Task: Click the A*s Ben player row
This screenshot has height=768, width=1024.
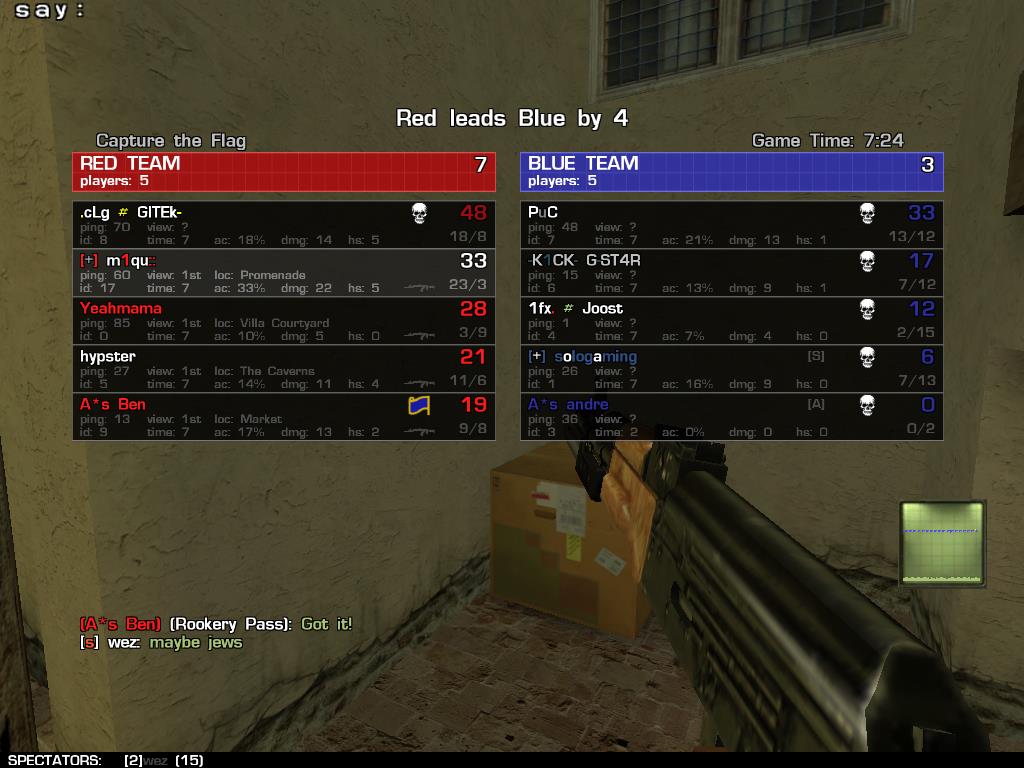Action: click(283, 417)
